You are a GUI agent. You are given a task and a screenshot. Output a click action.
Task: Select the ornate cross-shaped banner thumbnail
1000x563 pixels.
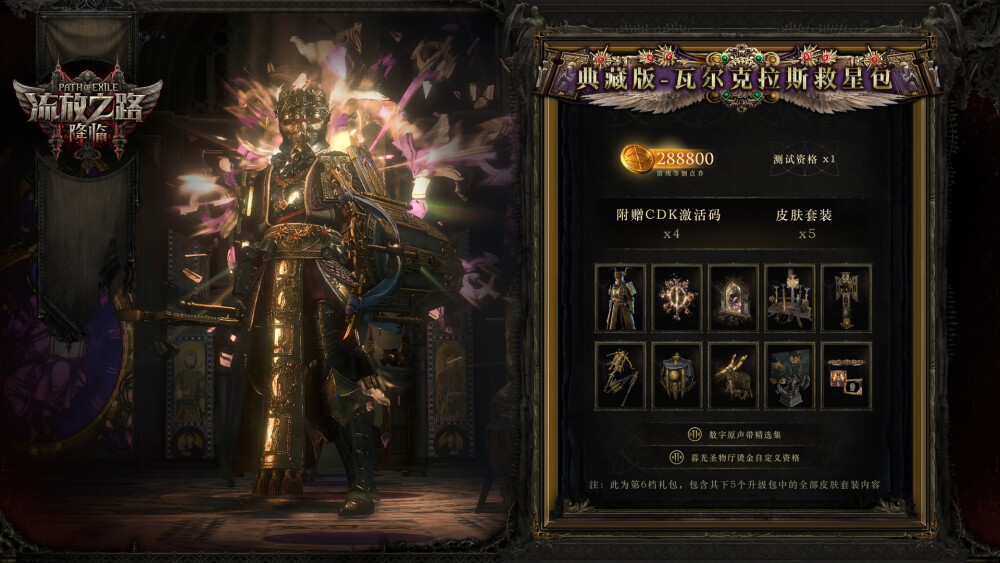tap(846, 298)
